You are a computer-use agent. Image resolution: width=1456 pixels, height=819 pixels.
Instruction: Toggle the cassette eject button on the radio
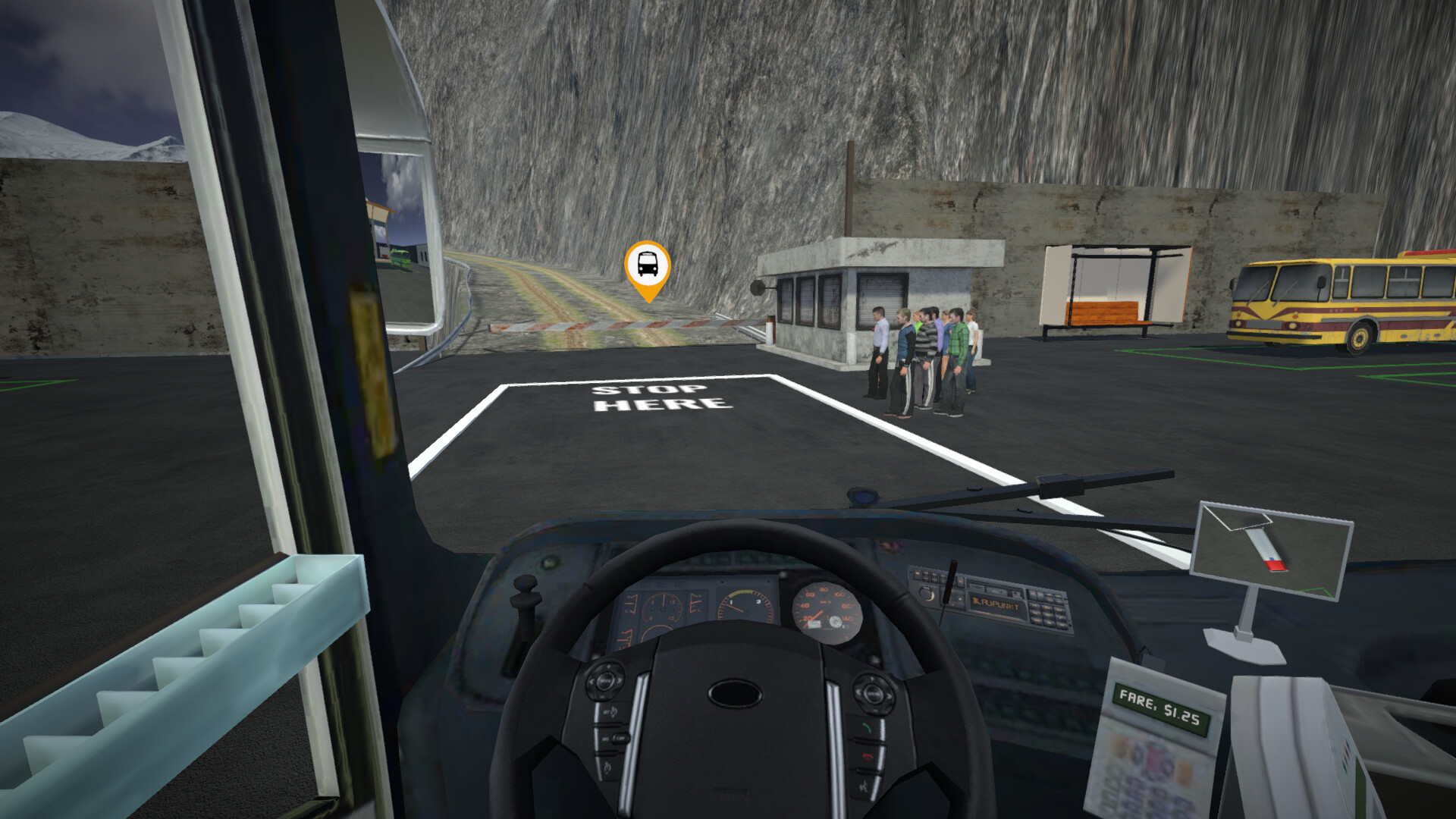[1016, 593]
